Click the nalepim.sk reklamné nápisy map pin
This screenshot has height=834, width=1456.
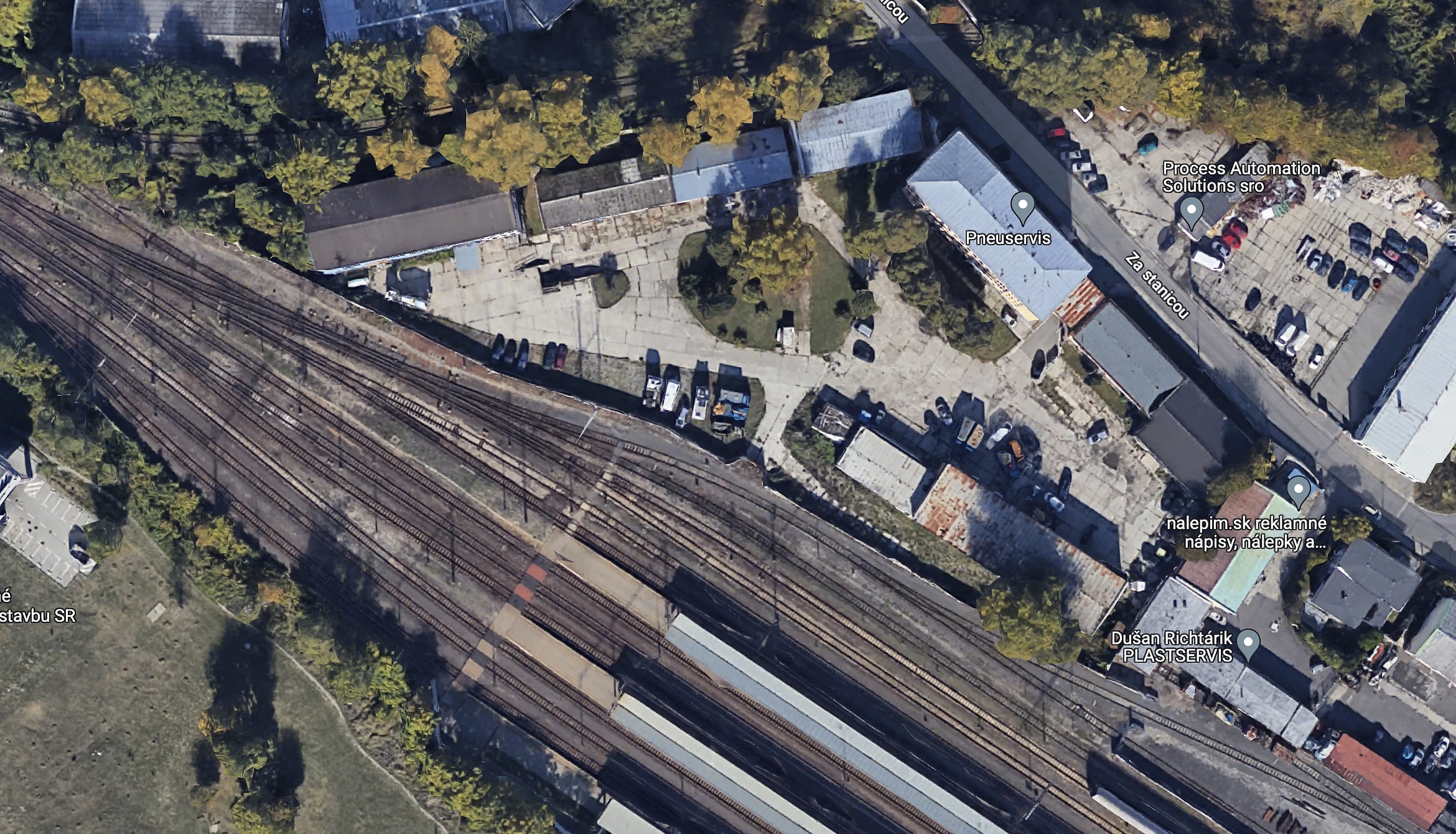pos(1298,491)
